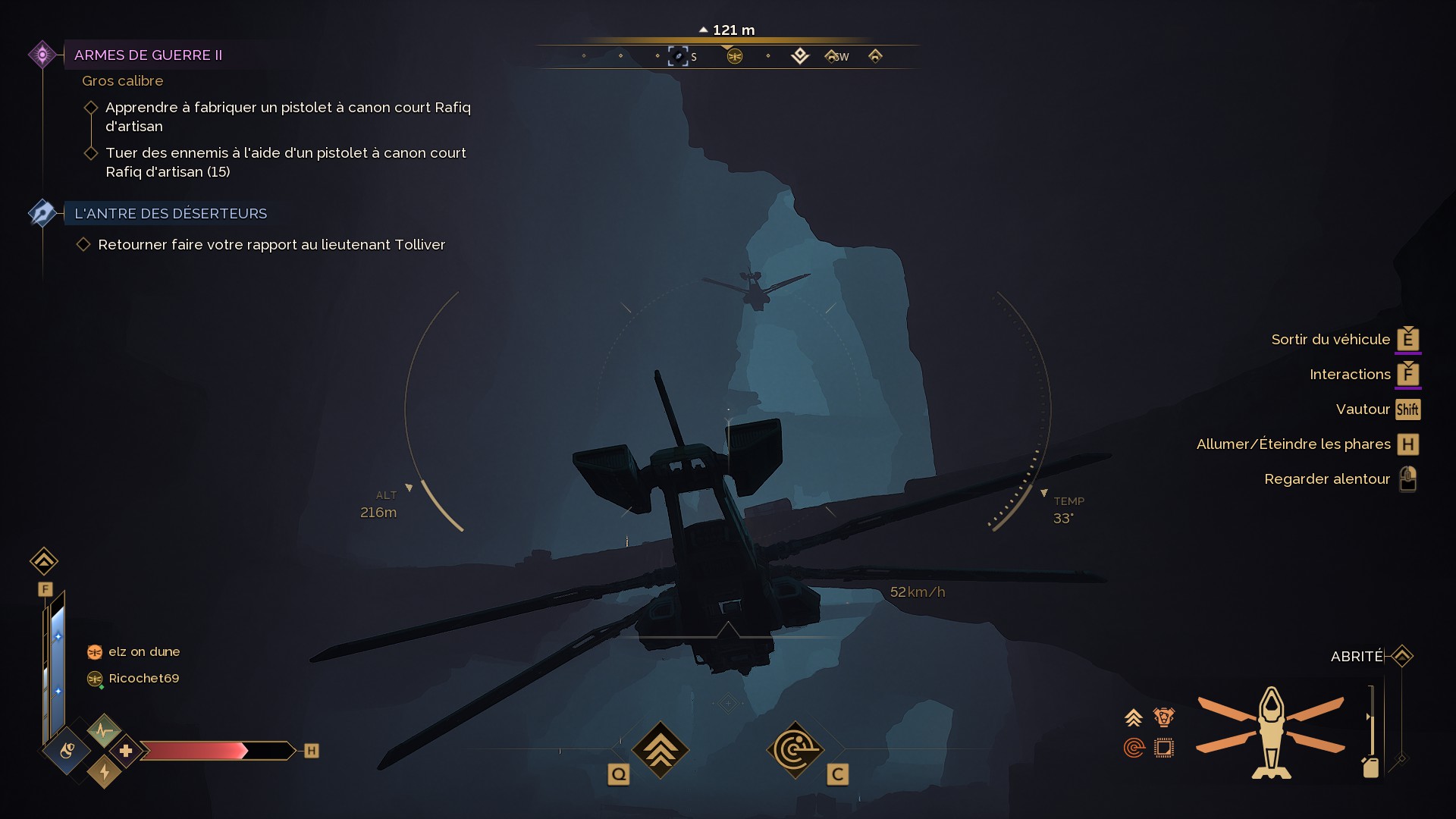Select the Armes de Guerre II quest header
1456x819 pixels.
point(148,55)
